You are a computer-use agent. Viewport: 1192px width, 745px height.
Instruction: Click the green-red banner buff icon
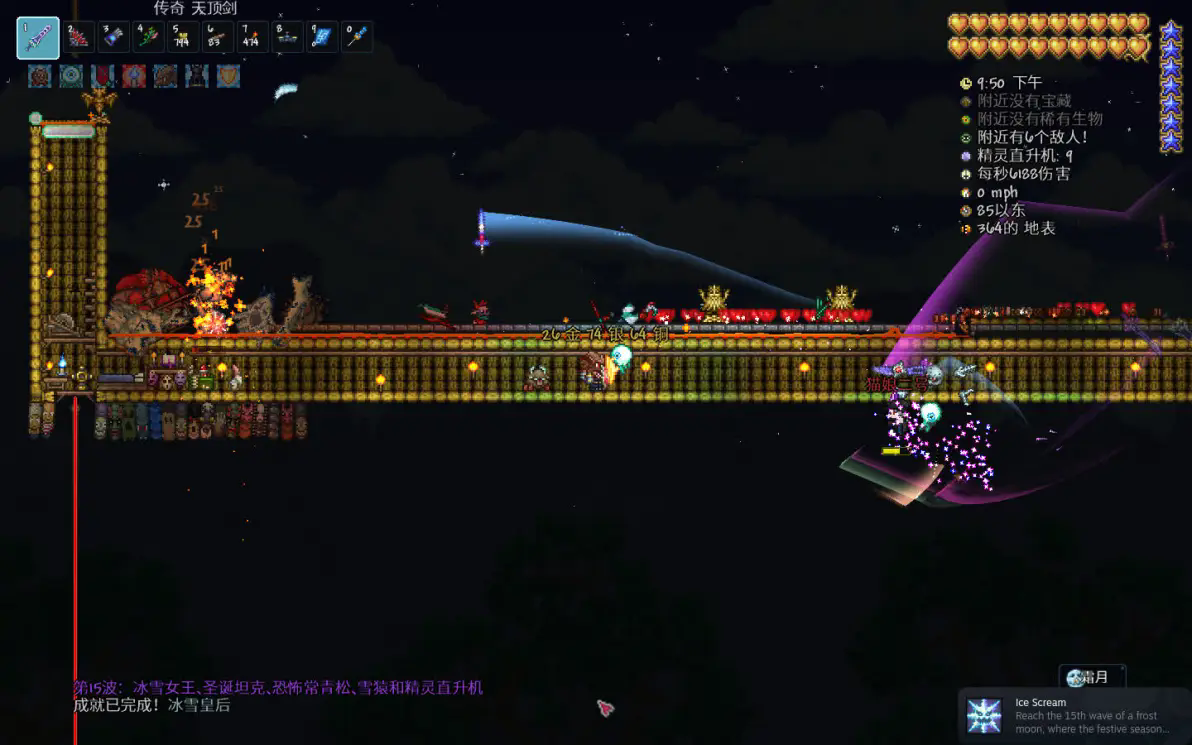pos(102,76)
